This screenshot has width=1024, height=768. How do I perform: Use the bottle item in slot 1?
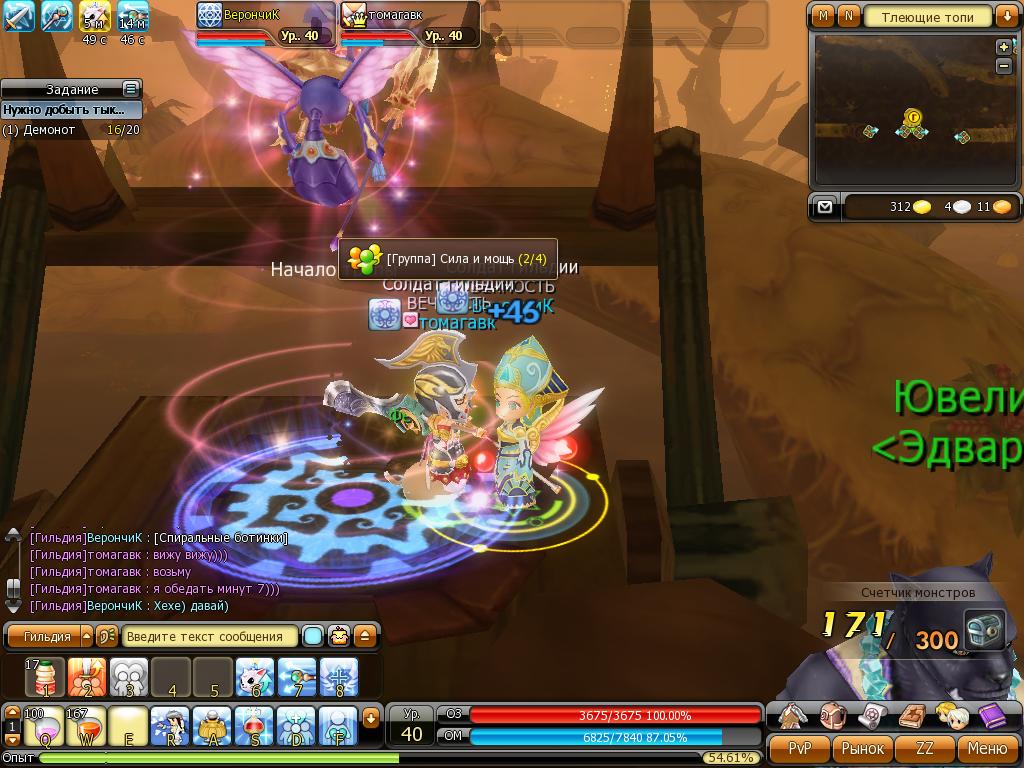point(45,677)
